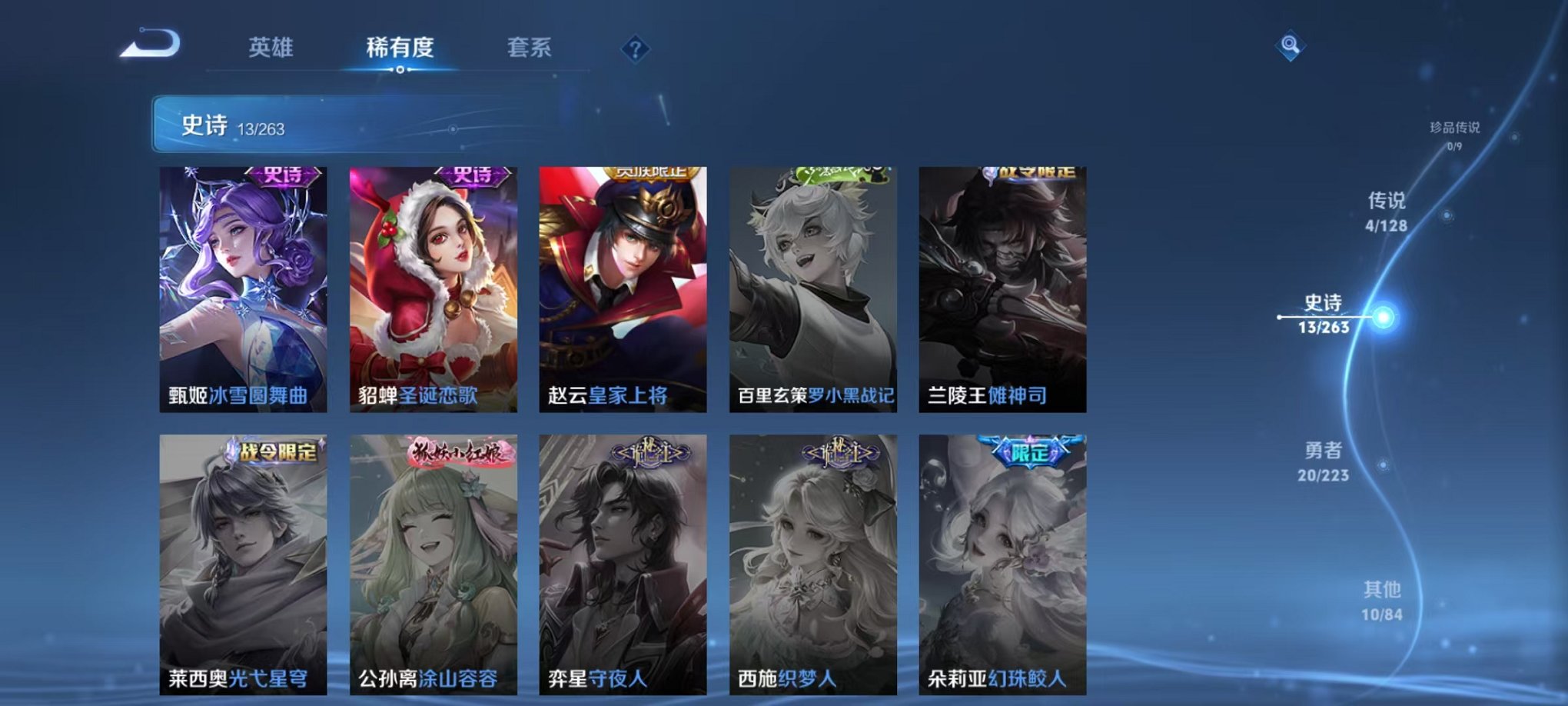Screen dimensions: 1568x706
Task: Click the node dot beside 传说 4/128
Action: point(1447,215)
